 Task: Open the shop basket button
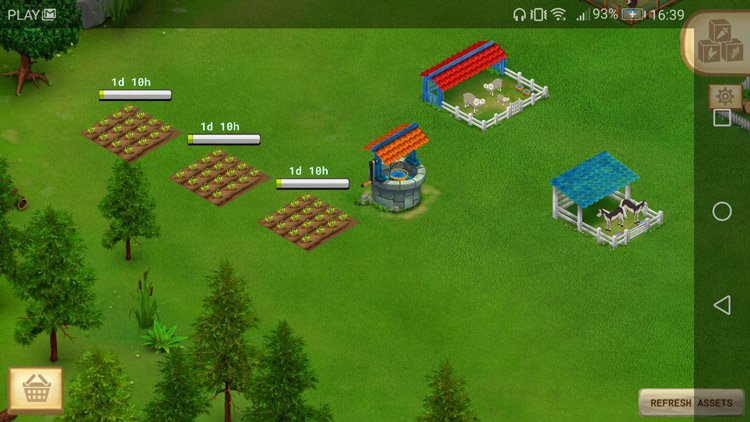36,390
